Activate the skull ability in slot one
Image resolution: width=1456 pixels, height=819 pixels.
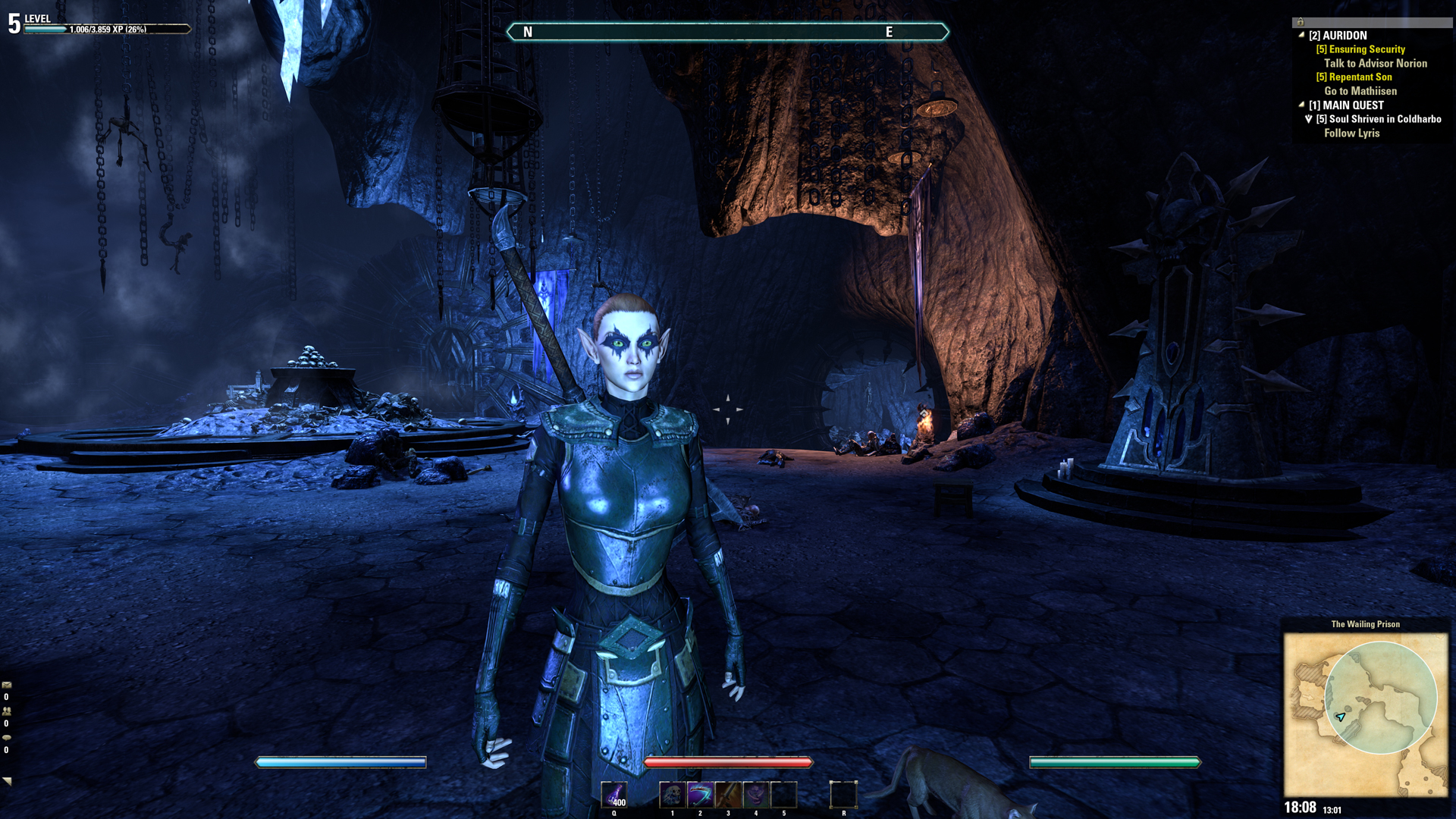tap(672, 795)
